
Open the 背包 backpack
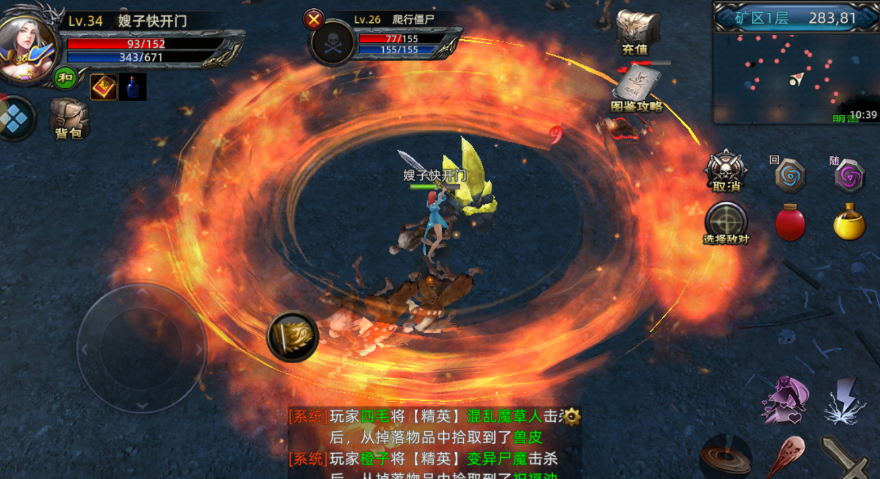[x=68, y=118]
